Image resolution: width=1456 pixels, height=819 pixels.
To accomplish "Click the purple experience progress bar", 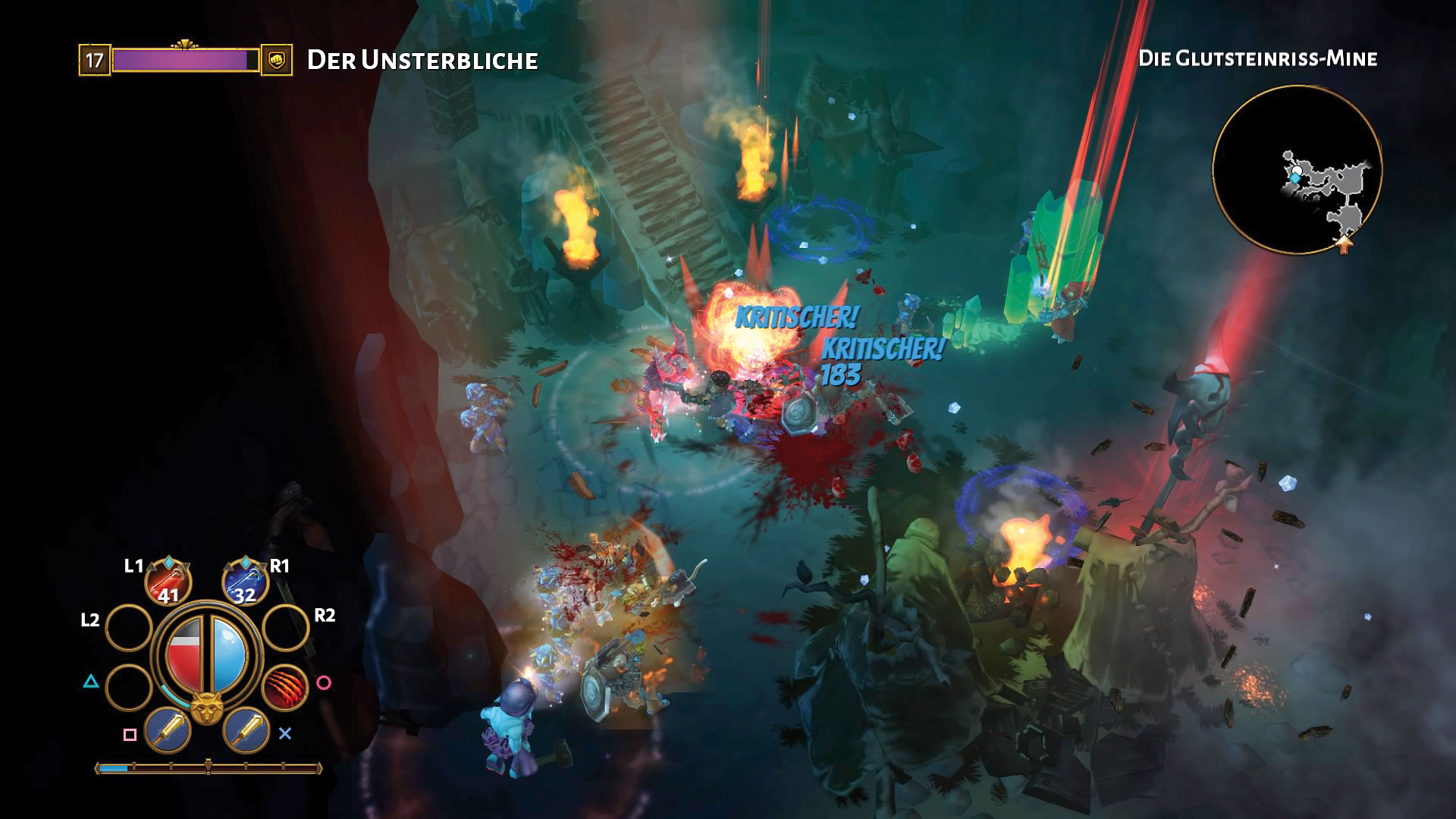I will pos(182,58).
